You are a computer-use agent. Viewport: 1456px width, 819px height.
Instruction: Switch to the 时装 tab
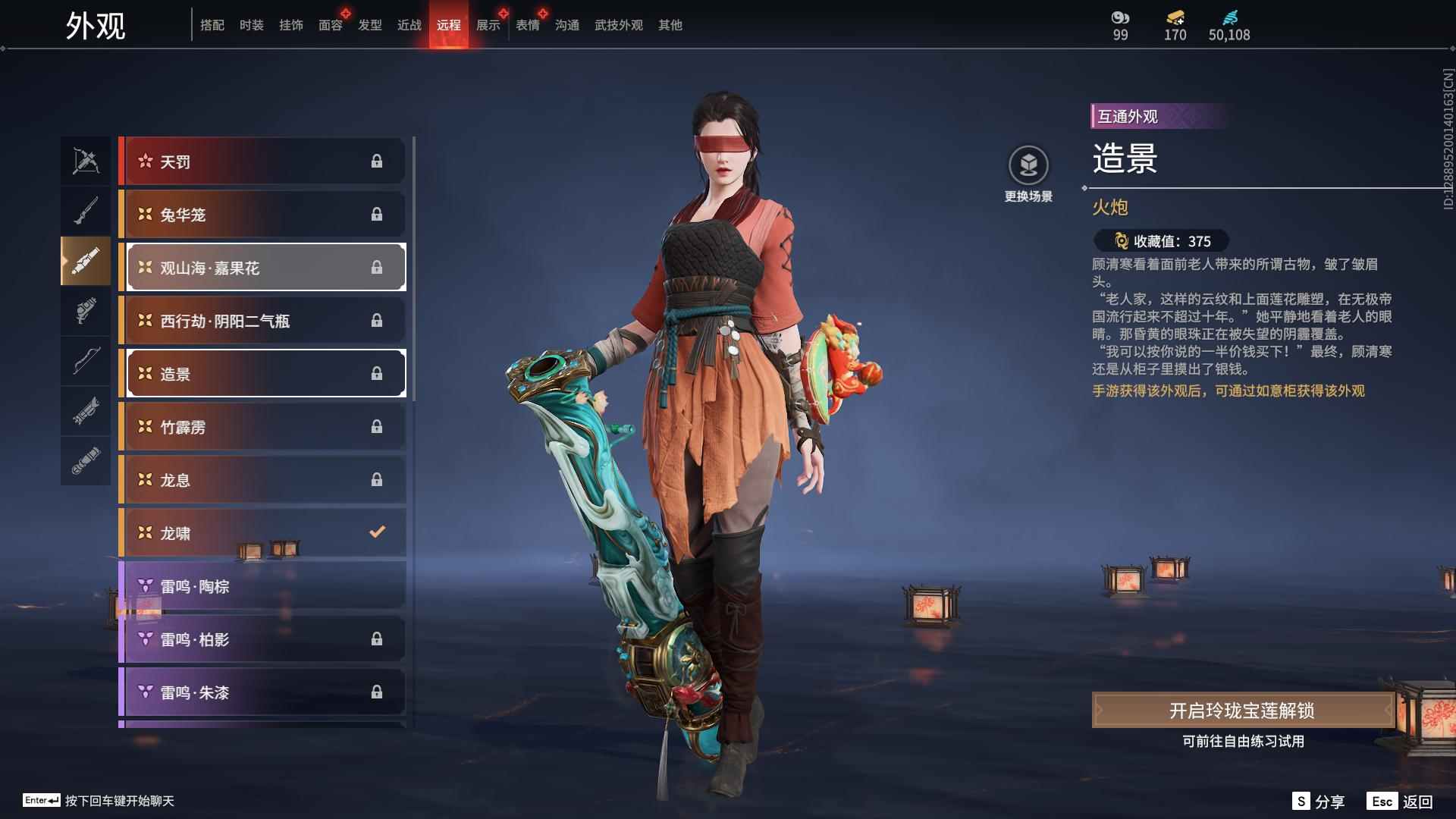(x=251, y=24)
